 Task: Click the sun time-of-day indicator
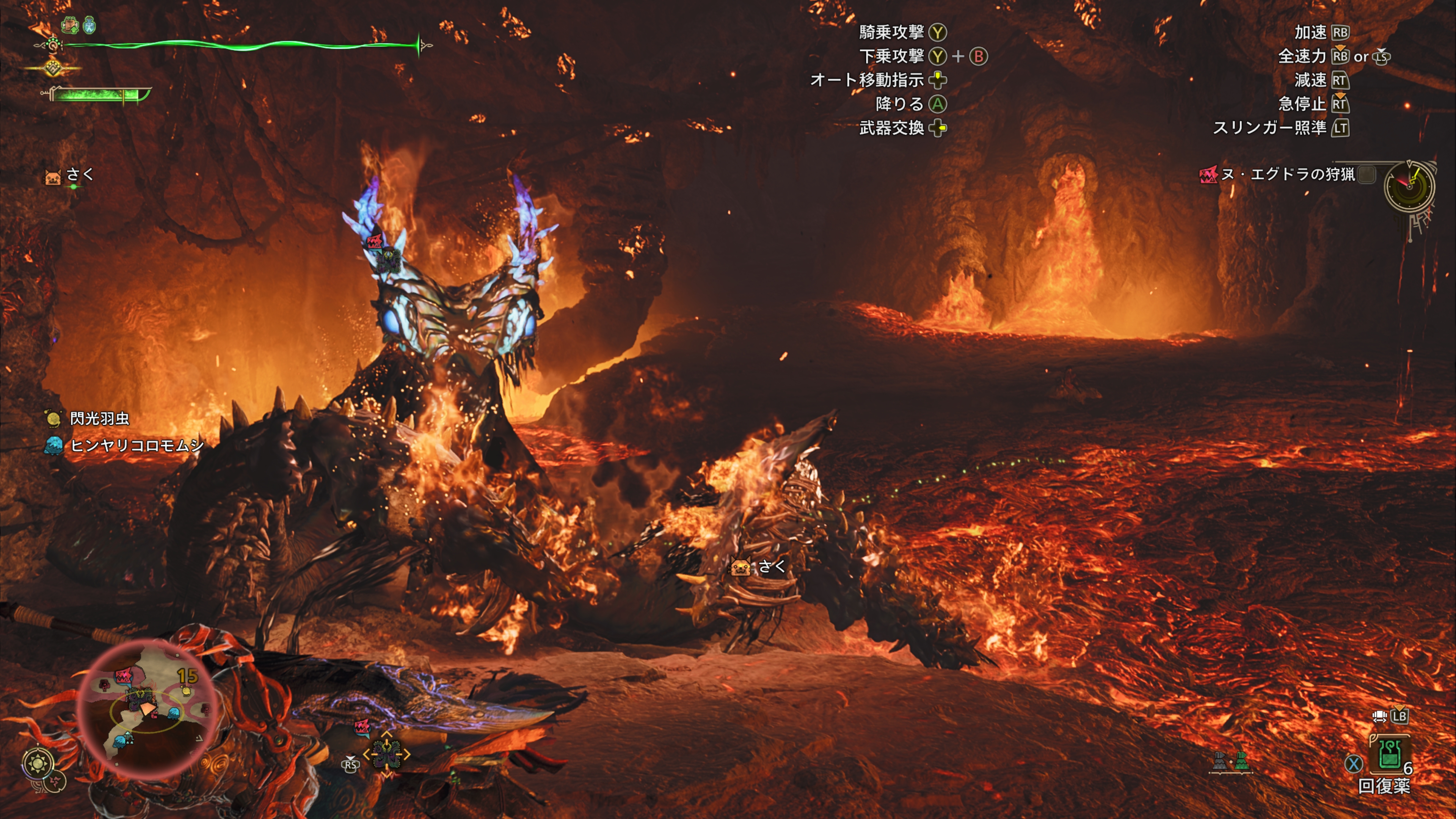pyautogui.click(x=38, y=764)
